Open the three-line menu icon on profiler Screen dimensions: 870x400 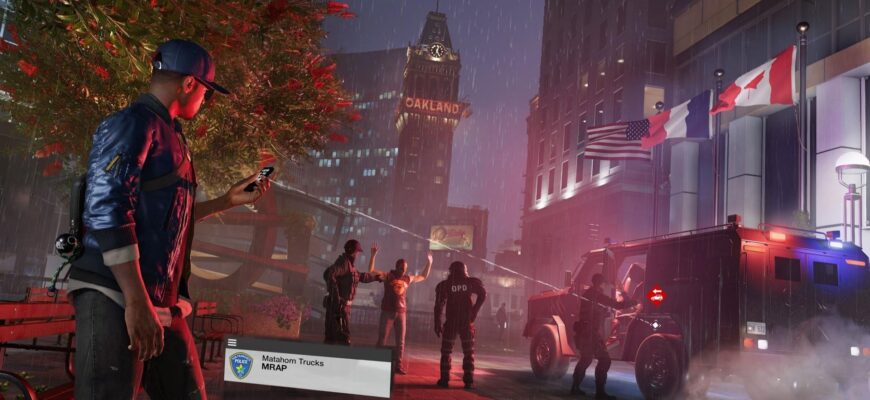233,343
